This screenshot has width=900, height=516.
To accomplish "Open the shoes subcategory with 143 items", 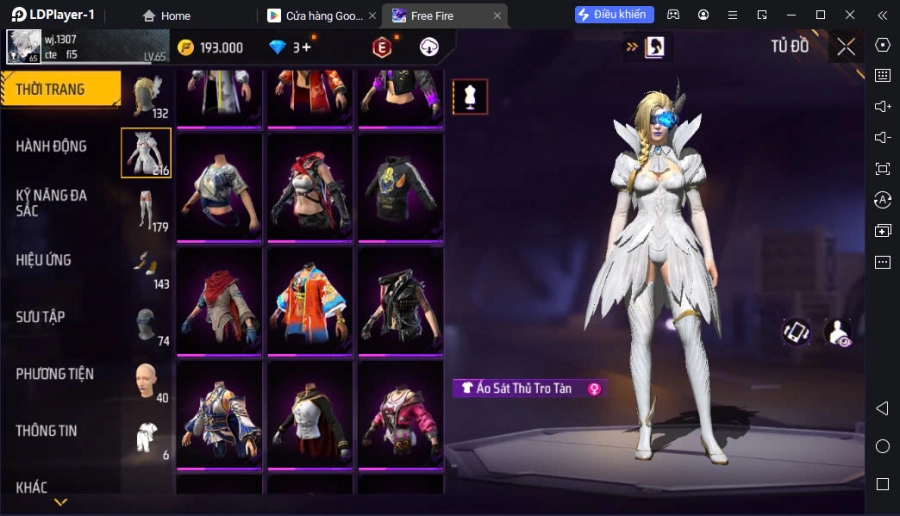I will 147,267.
